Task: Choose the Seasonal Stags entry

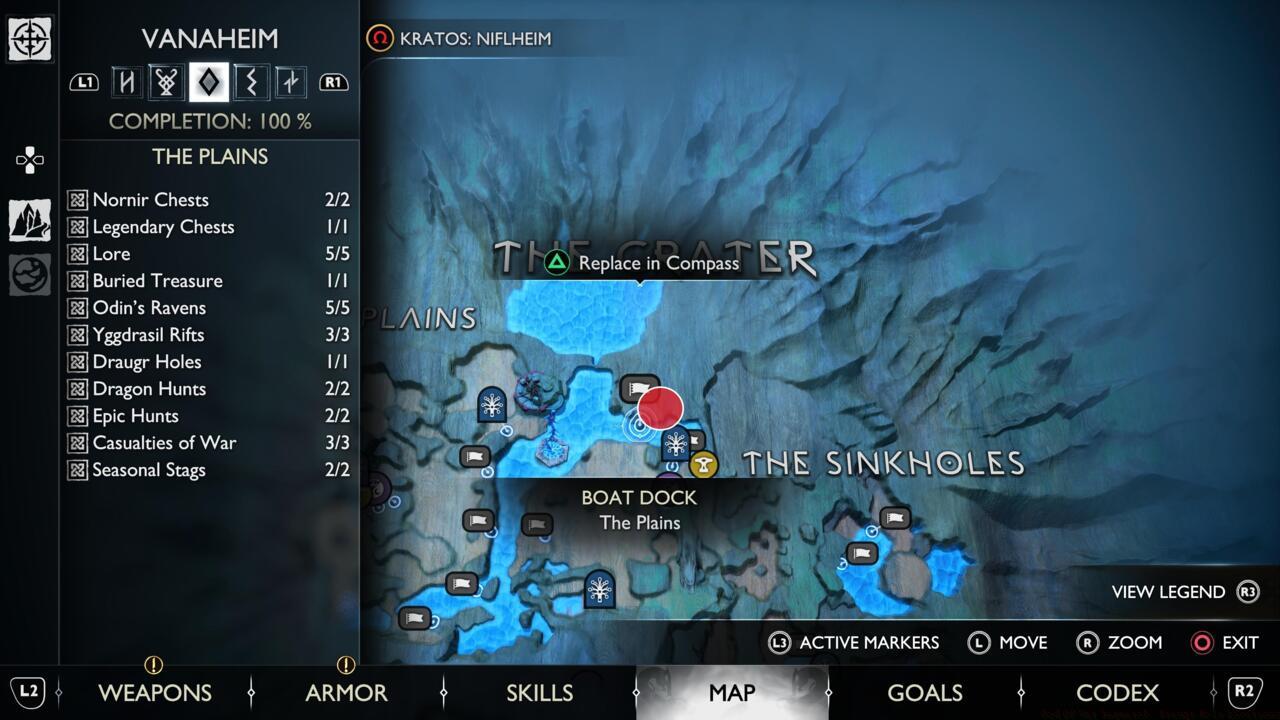Action: tap(209, 470)
